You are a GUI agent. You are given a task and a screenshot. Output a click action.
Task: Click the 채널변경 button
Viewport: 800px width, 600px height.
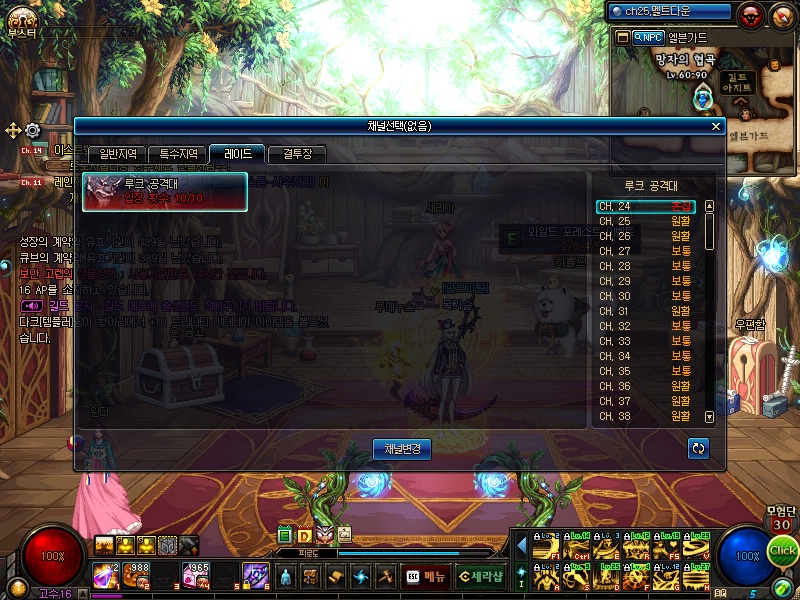point(401,449)
